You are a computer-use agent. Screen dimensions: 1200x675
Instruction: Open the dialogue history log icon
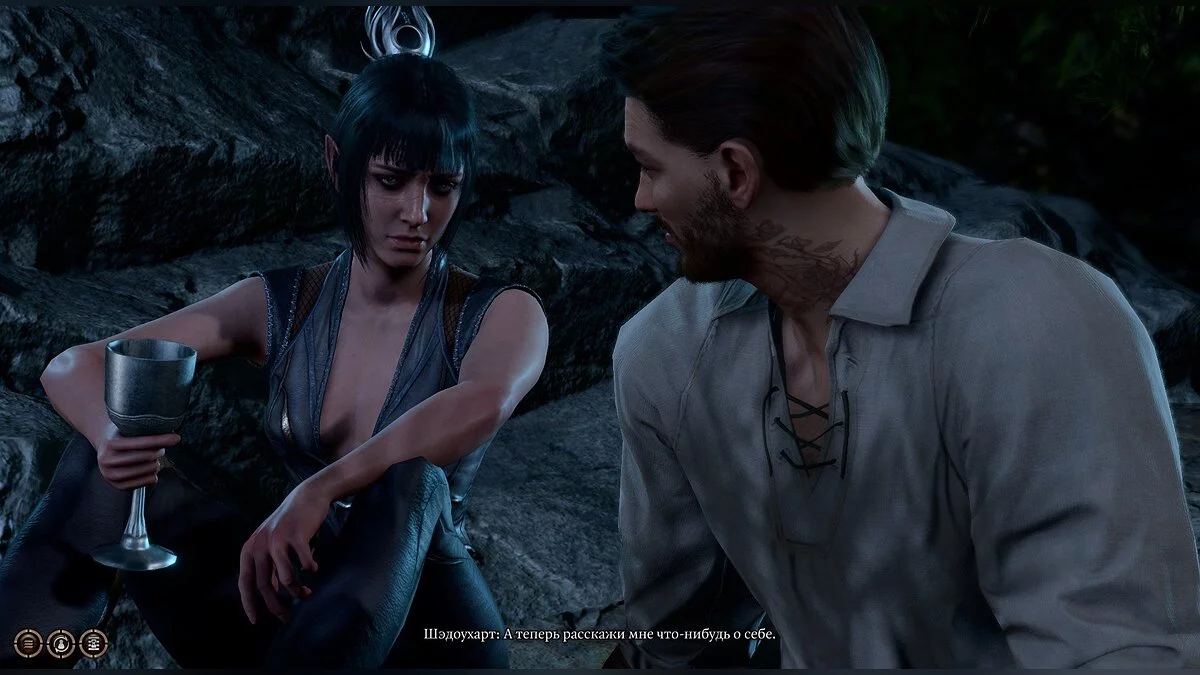point(30,643)
